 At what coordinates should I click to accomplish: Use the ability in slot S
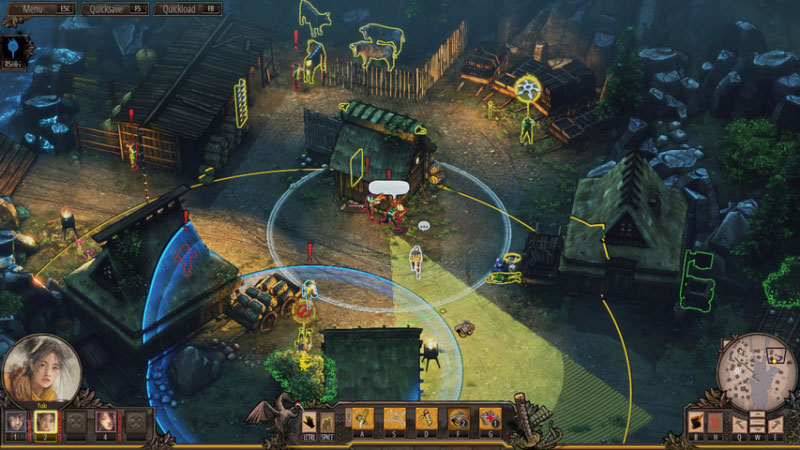coord(395,419)
